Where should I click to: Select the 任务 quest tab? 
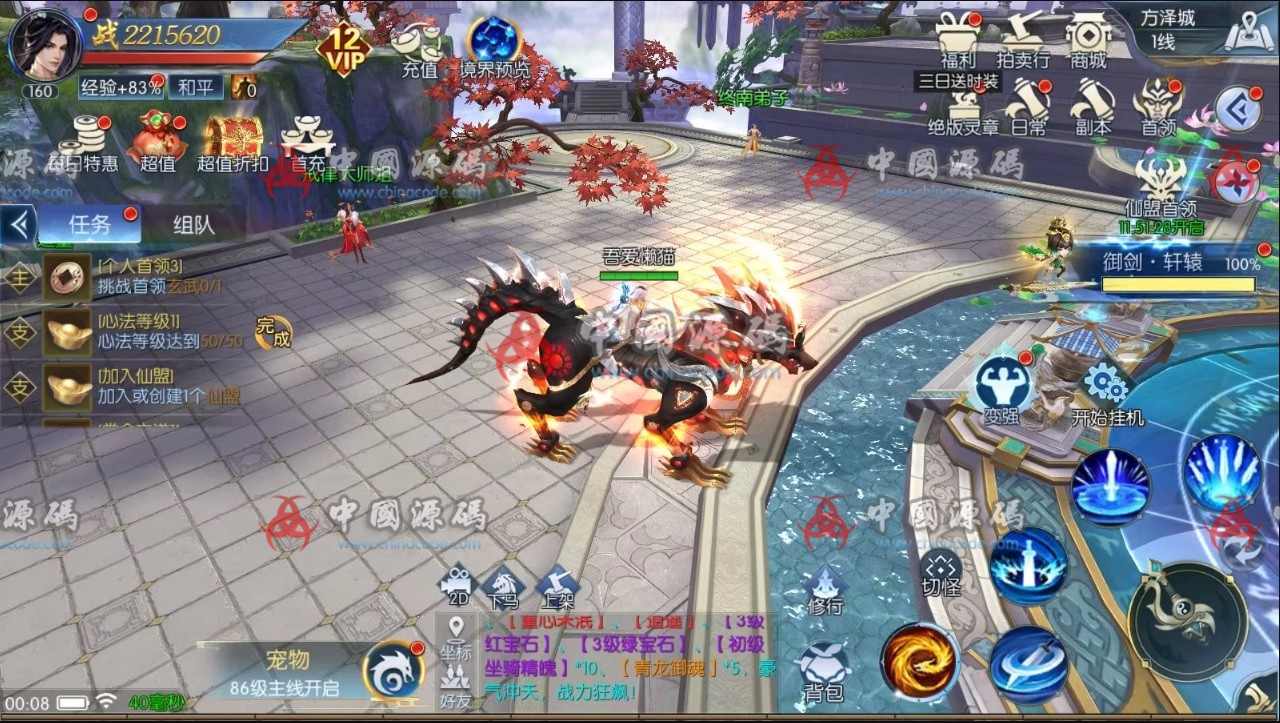(89, 224)
